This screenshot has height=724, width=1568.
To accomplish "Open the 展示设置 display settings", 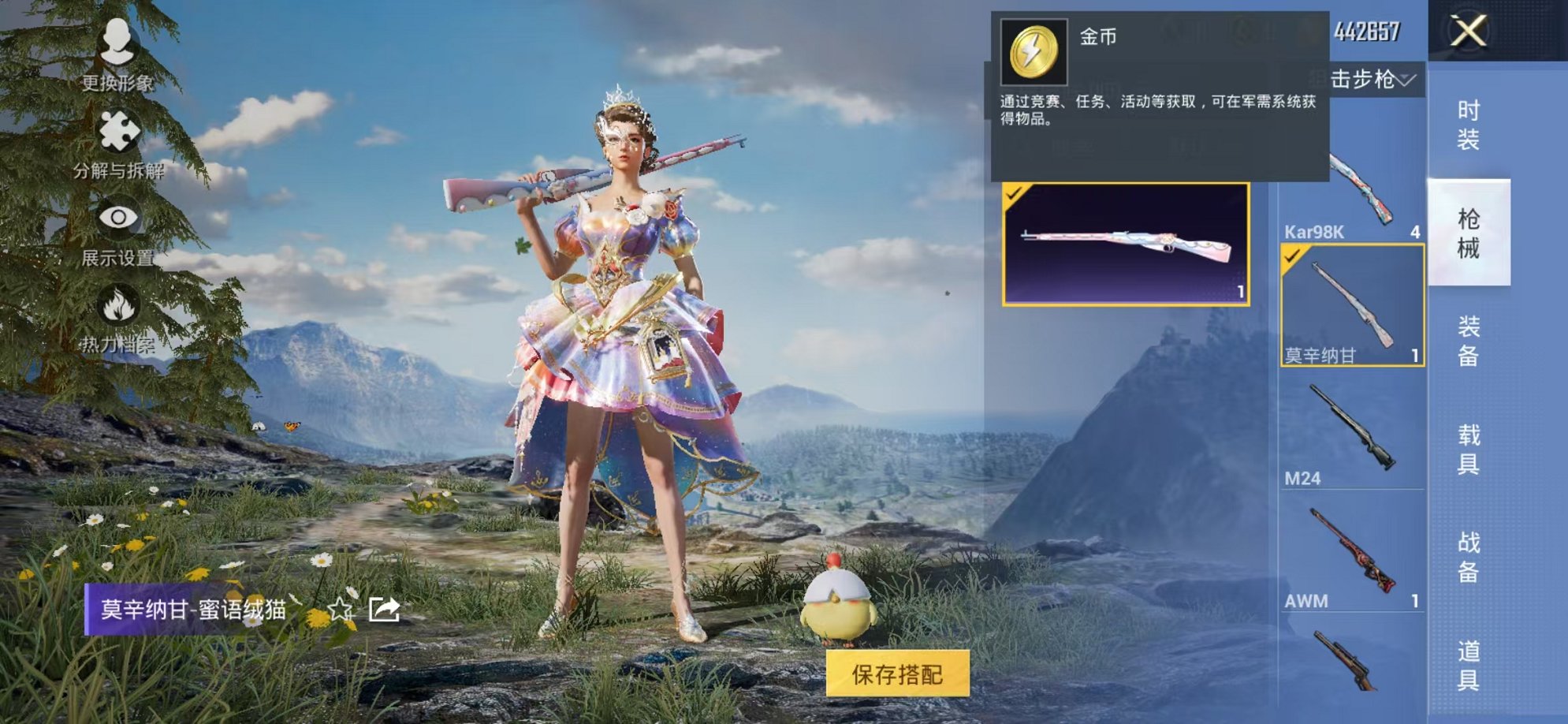I will coord(118,217).
